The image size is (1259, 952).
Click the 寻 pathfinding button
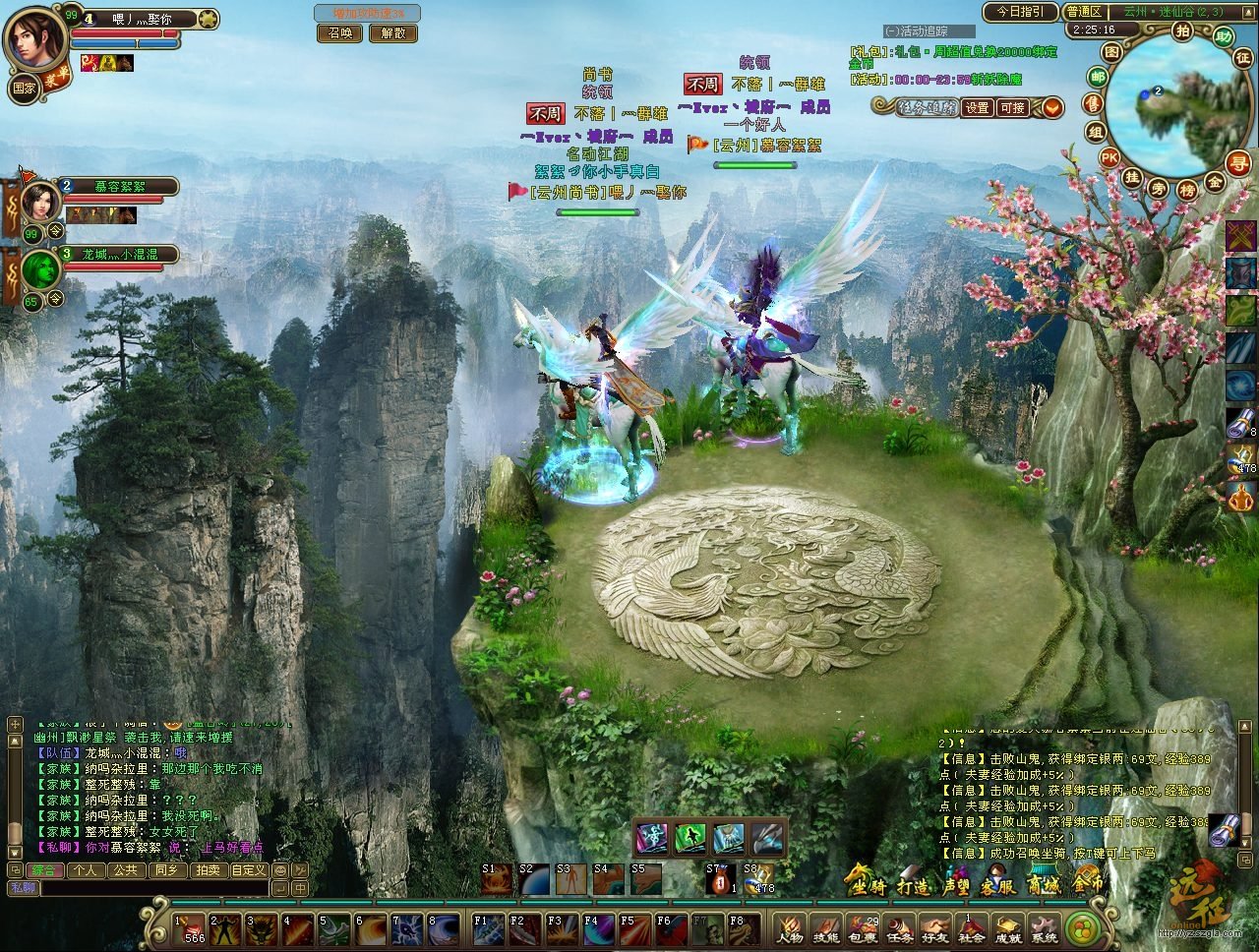[1239, 163]
